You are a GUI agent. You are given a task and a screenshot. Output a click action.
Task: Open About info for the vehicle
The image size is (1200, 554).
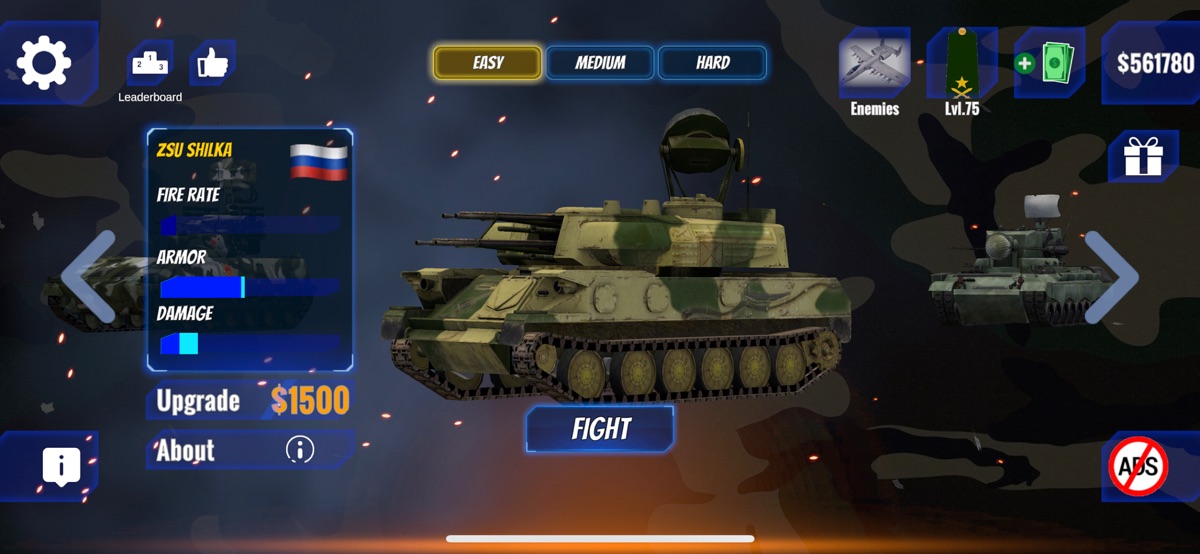pyautogui.click(x=252, y=450)
